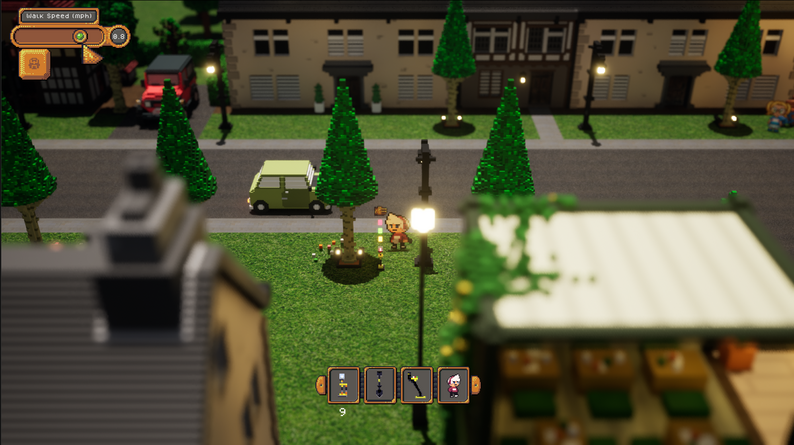Open the orange character button

click(x=34, y=63)
